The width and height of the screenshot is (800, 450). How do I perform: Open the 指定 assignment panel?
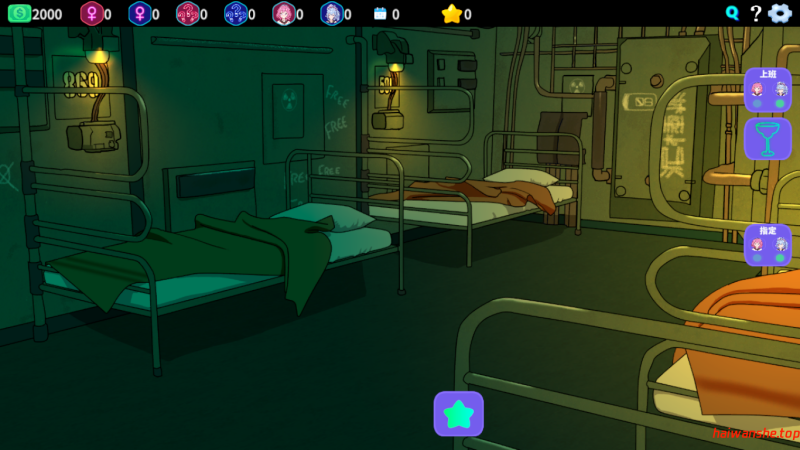[767, 244]
